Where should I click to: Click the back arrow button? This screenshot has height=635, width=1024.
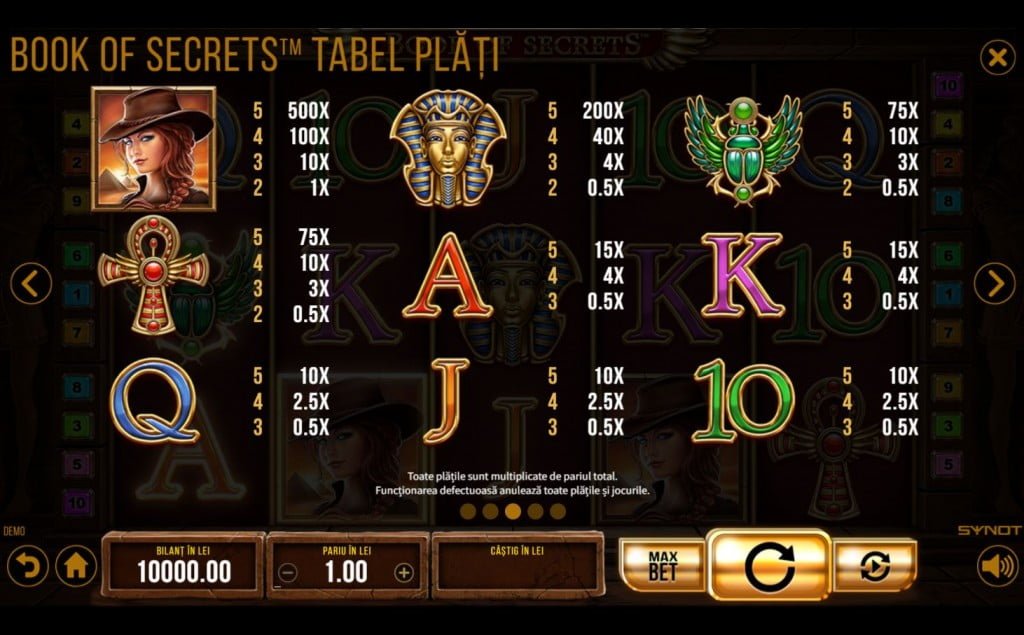[x=27, y=567]
